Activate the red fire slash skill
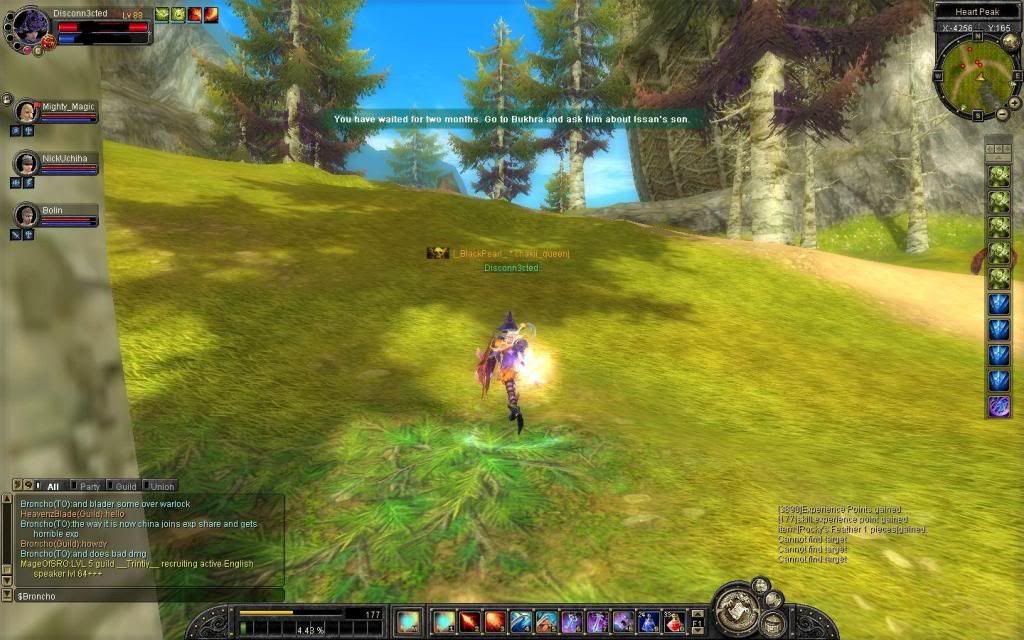 click(469, 622)
